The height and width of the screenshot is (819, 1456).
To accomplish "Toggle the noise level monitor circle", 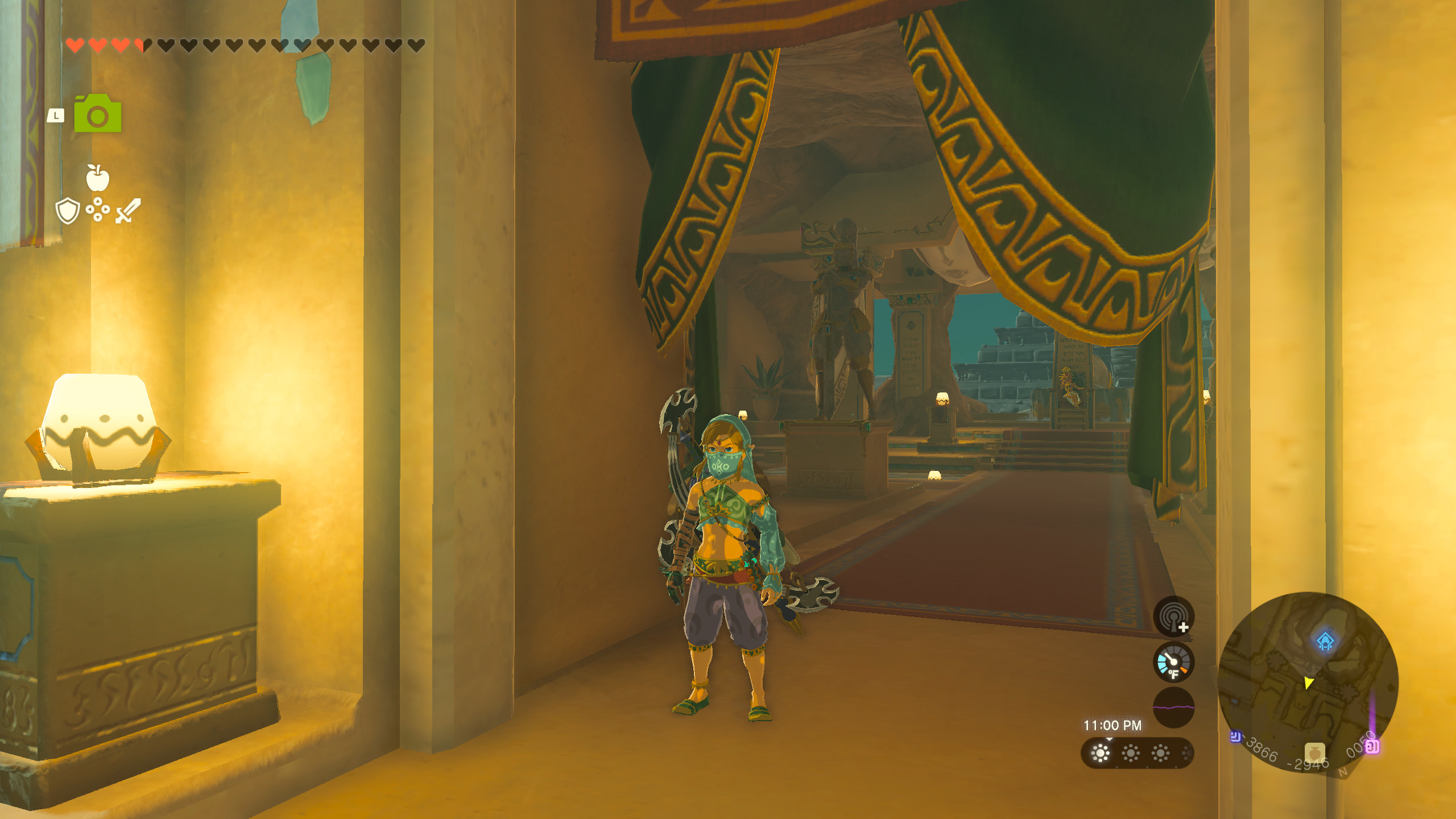I will (1173, 708).
